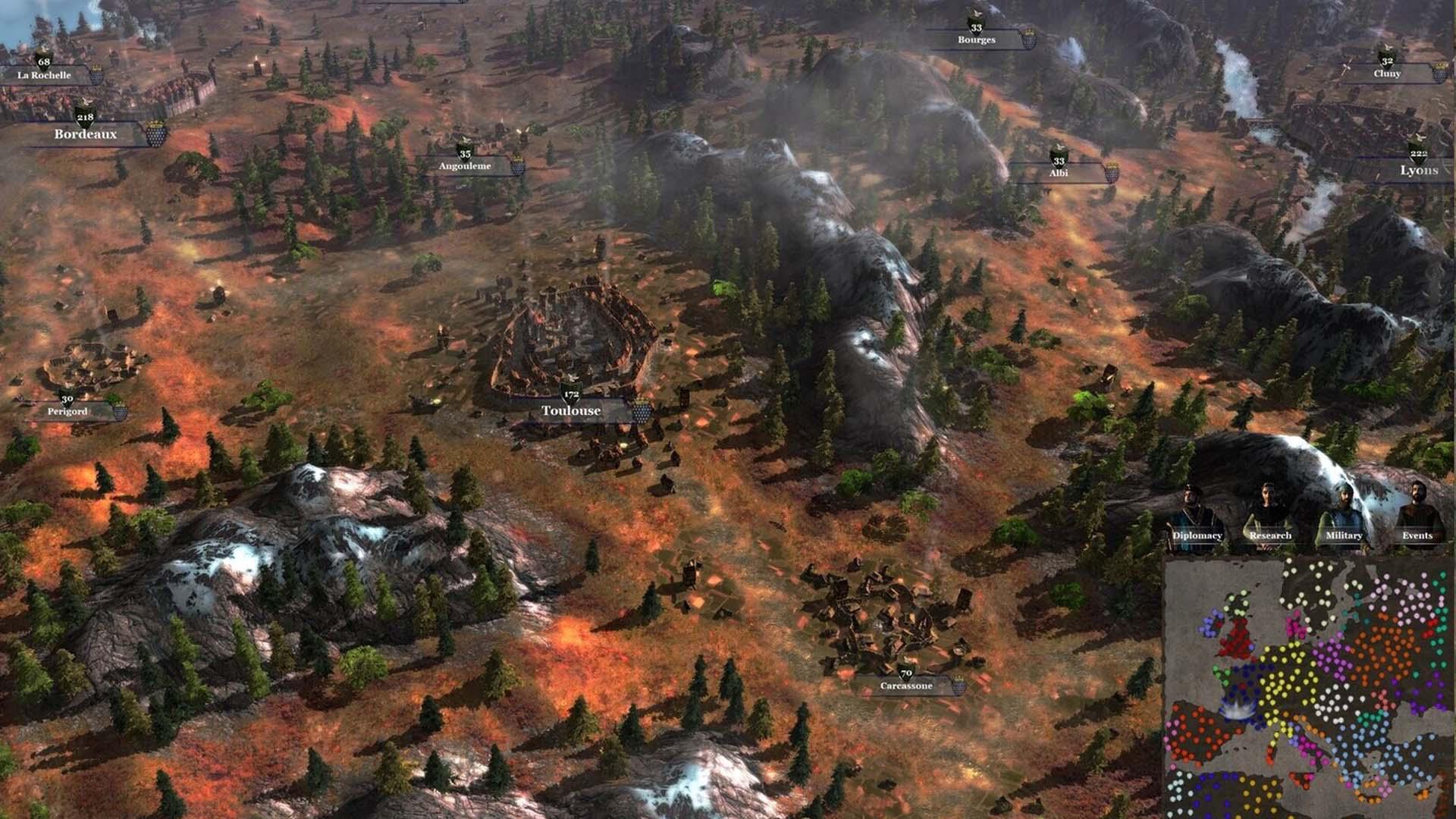Click the shield showing 70 above Carcassone
Screen dimensions: 1456x819
click(x=905, y=673)
